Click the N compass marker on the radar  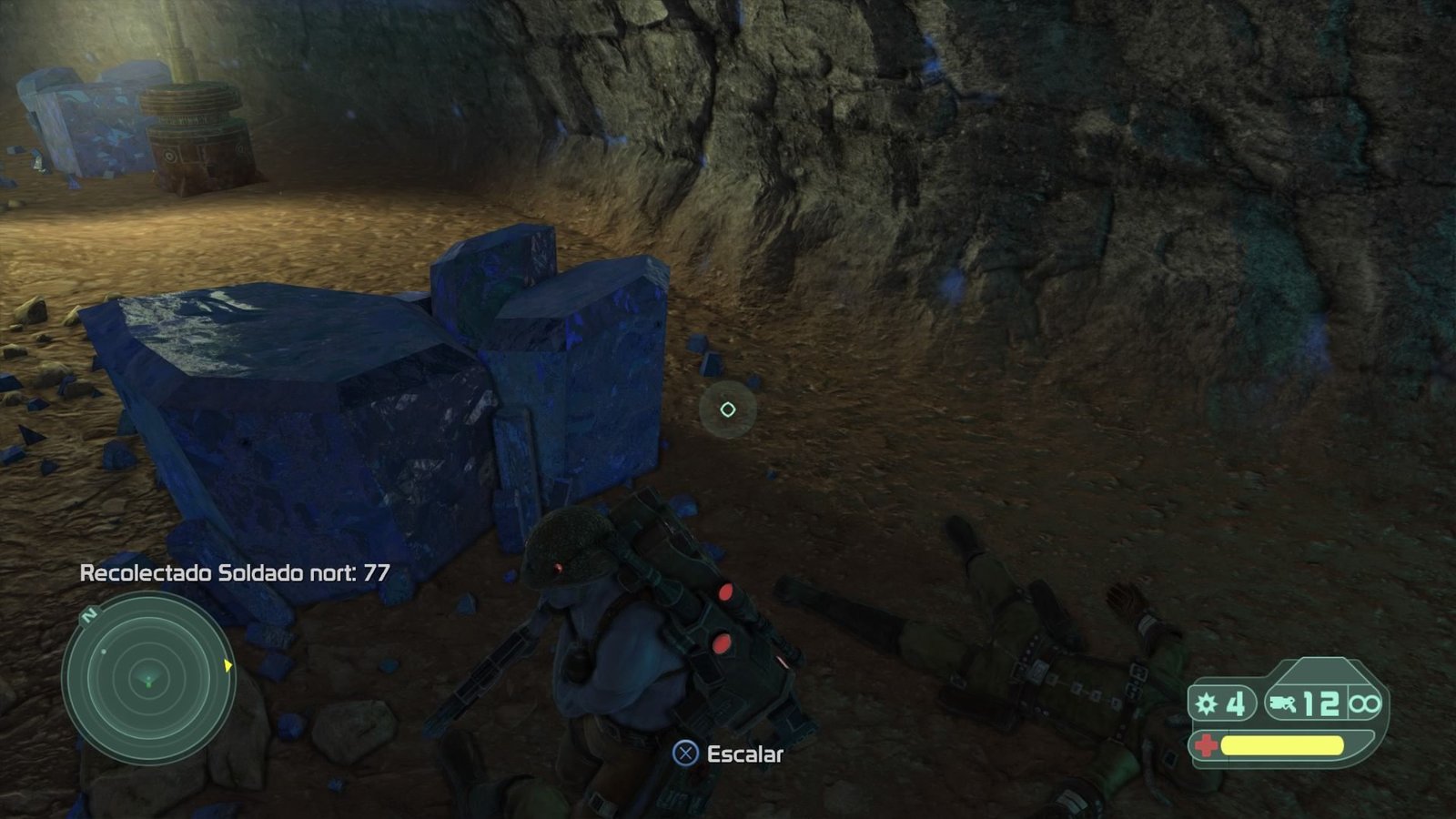pyautogui.click(x=88, y=615)
